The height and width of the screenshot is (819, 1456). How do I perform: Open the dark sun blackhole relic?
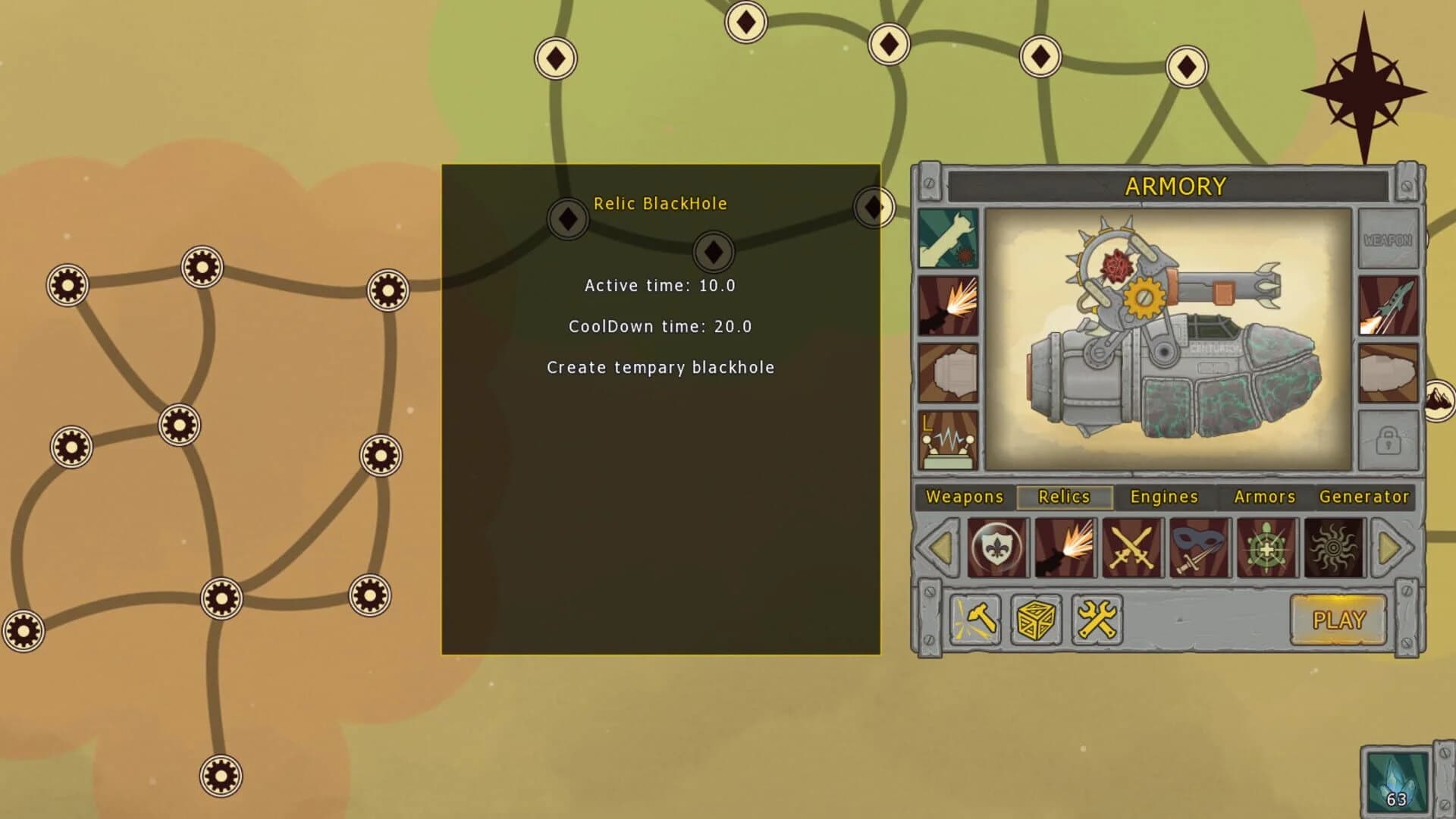click(1333, 548)
